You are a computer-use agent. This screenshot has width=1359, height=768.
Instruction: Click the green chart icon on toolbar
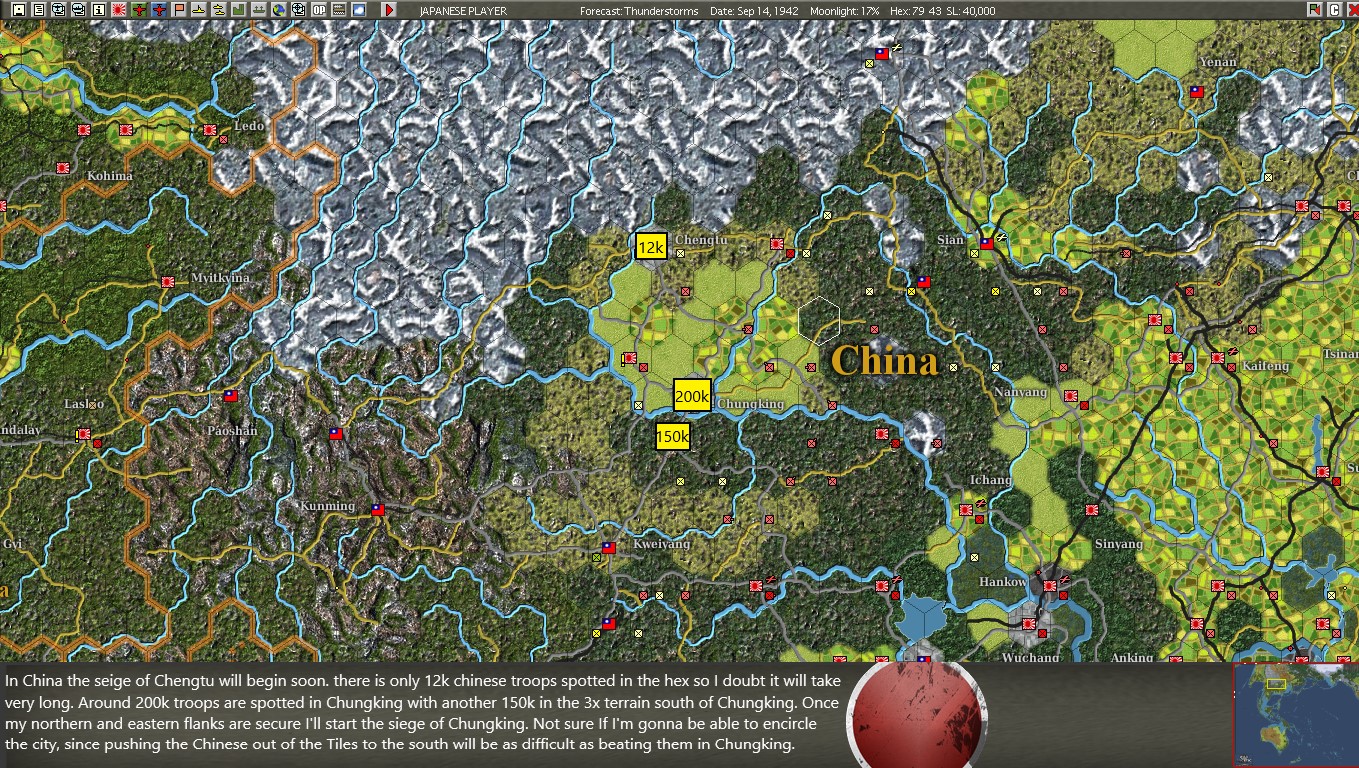[240, 10]
